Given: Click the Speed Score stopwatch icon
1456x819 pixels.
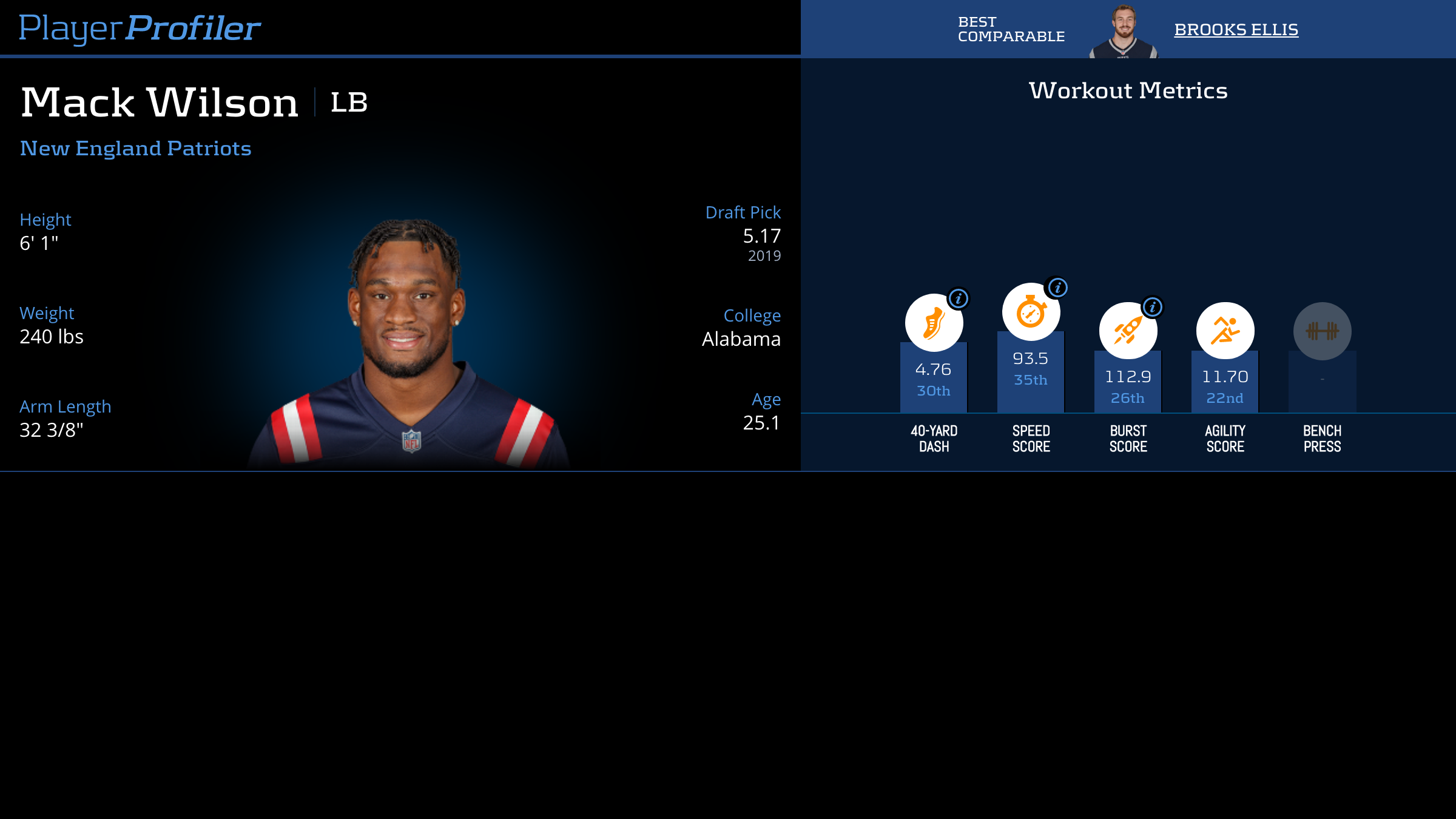Looking at the screenshot, I should 1030,312.
